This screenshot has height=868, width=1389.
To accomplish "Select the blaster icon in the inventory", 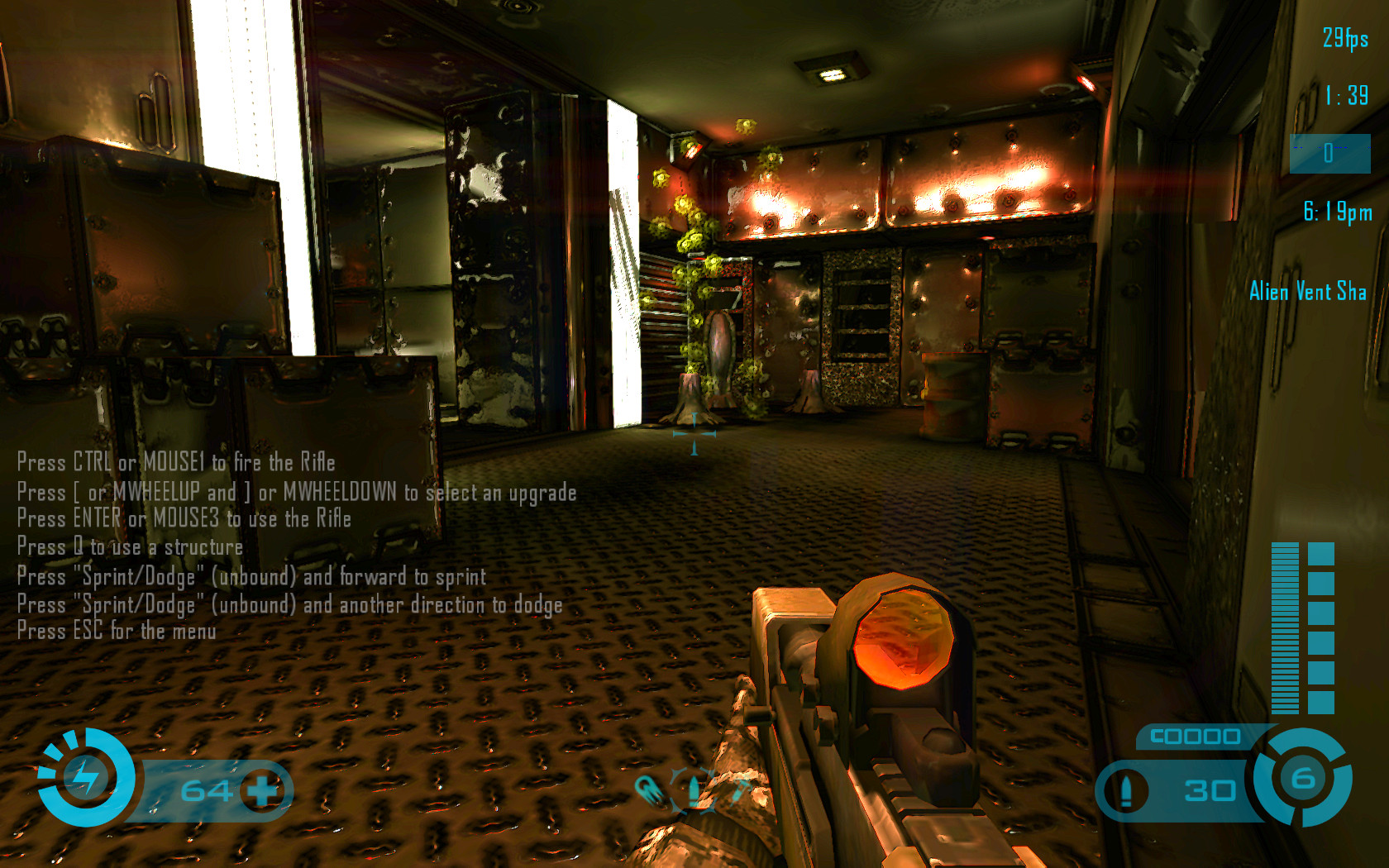I will (649, 789).
